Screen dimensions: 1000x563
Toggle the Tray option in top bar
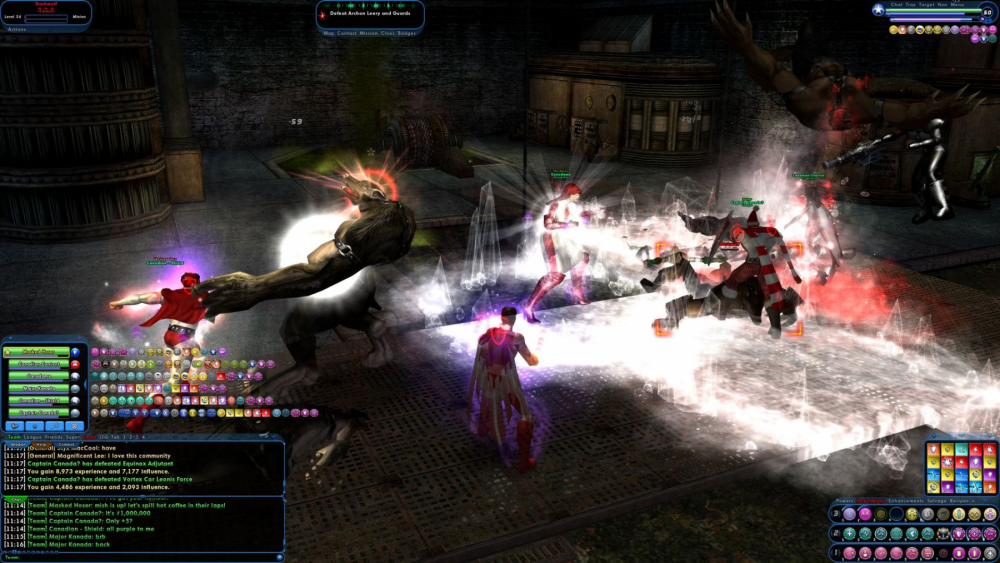[911, 5]
